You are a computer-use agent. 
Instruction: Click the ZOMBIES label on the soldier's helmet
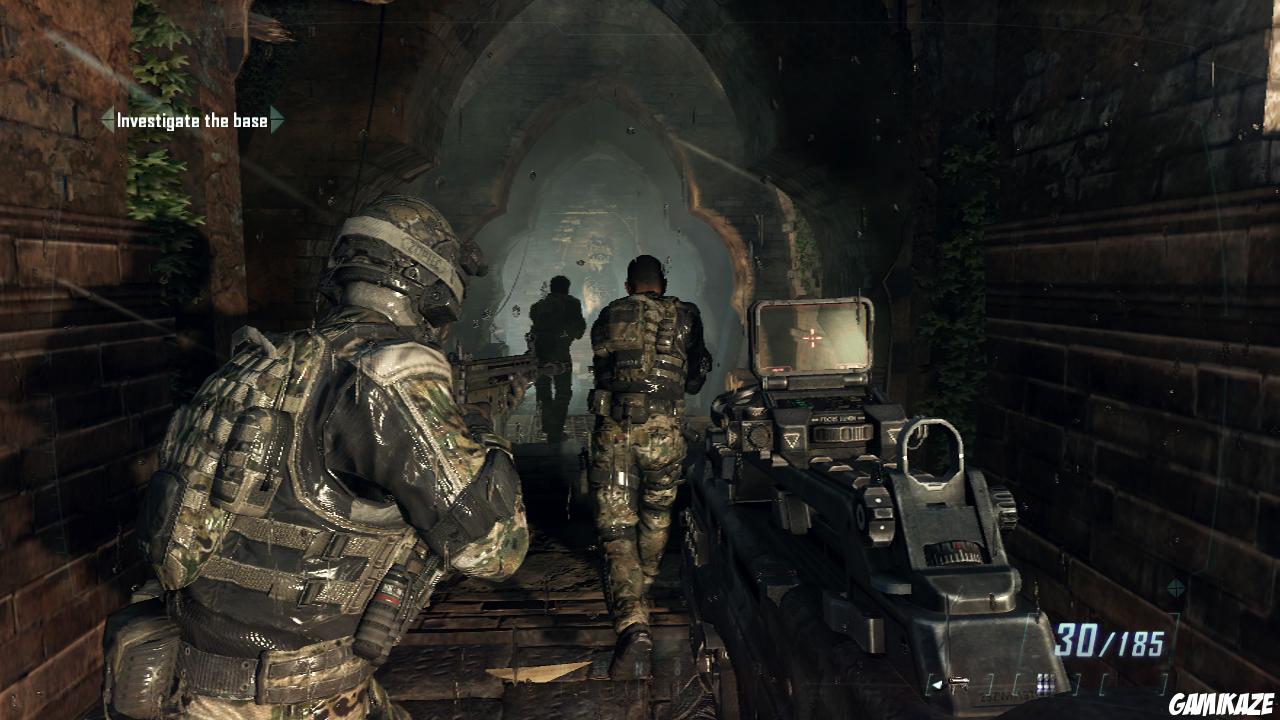coord(419,252)
